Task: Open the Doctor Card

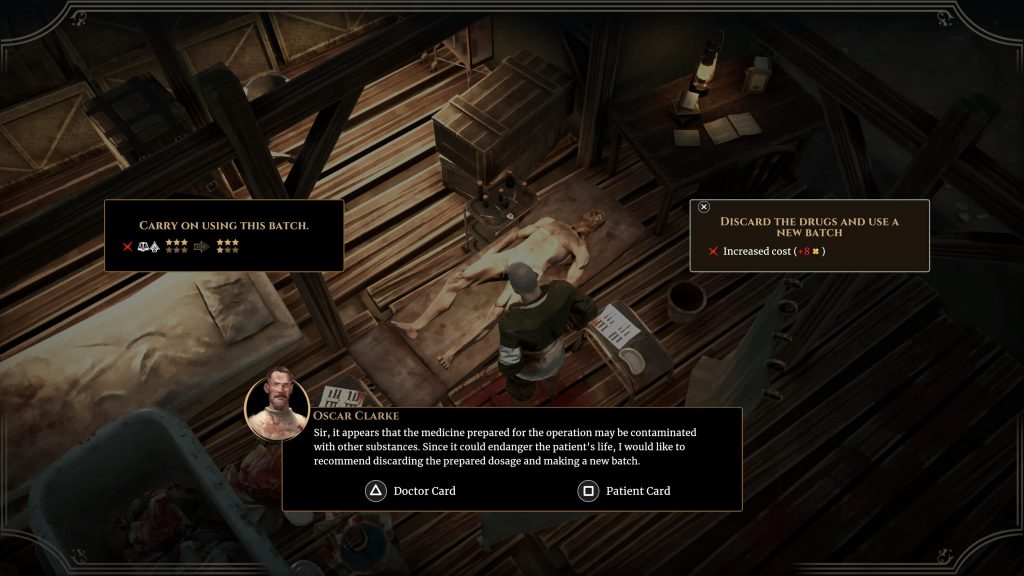Action: point(413,491)
